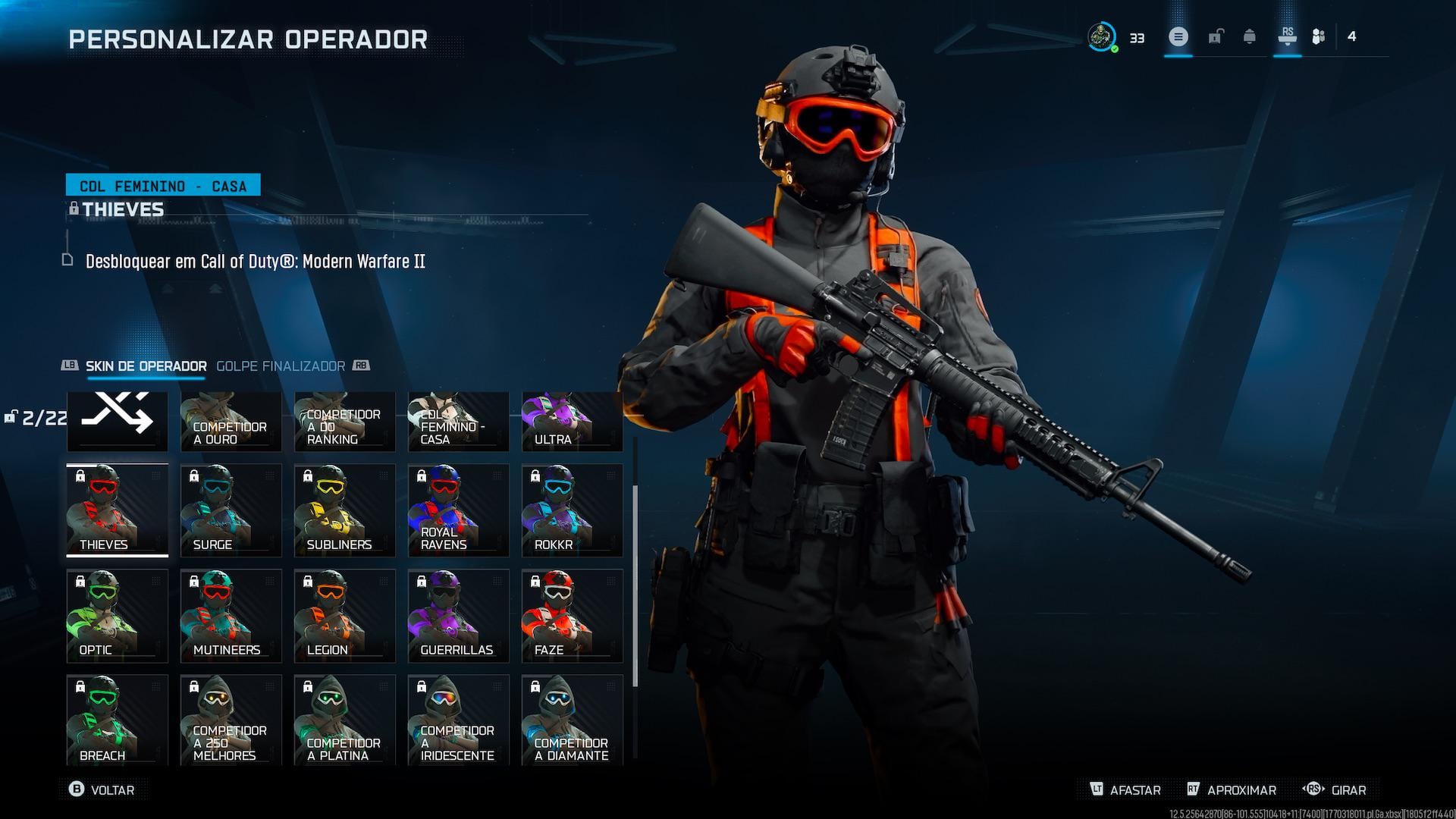The width and height of the screenshot is (1456, 819).
Task: Select the OpTic green skin
Action: 118,615
